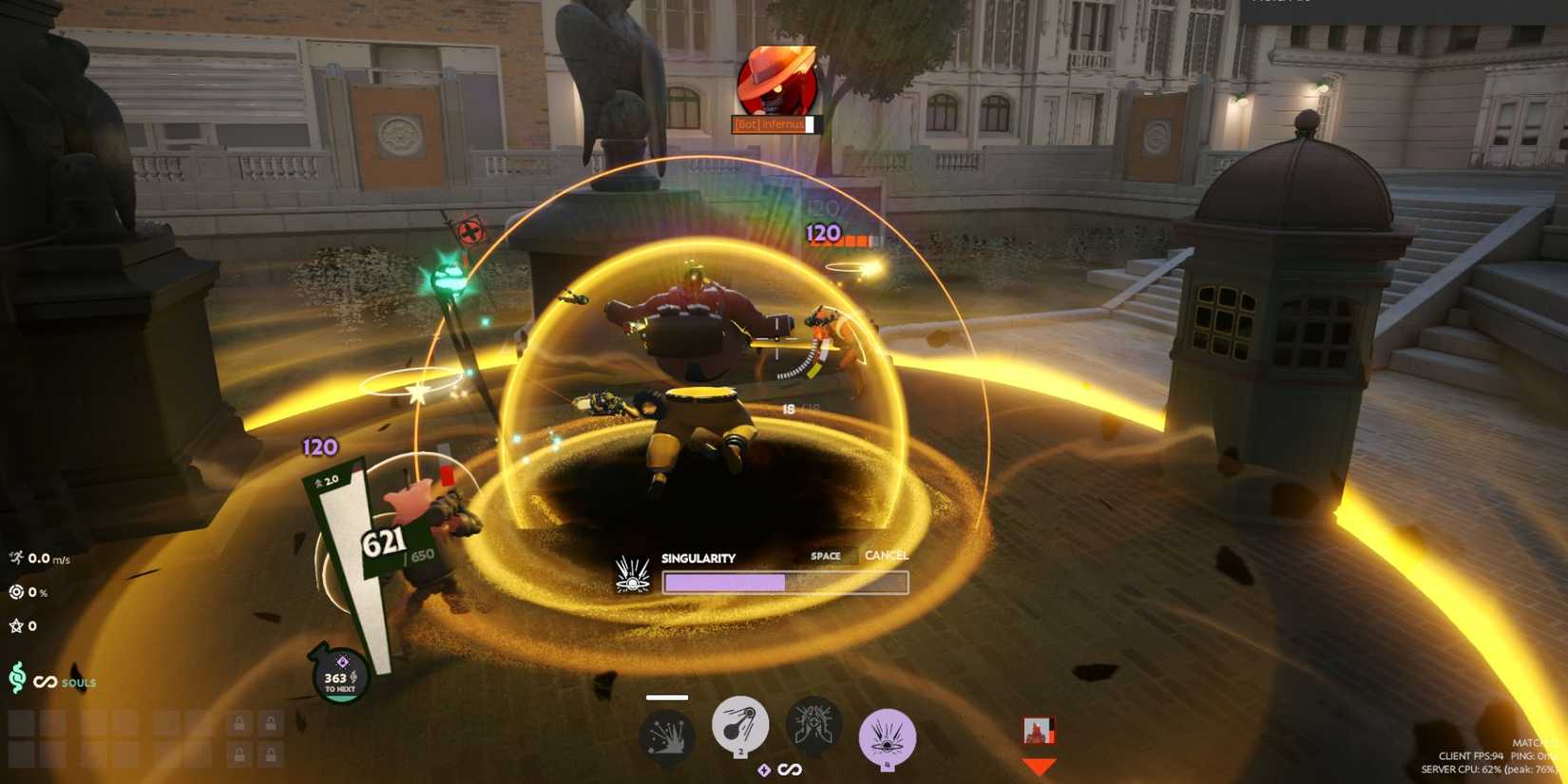Select the explosion spark ability icon

pyautogui.click(x=666, y=732)
